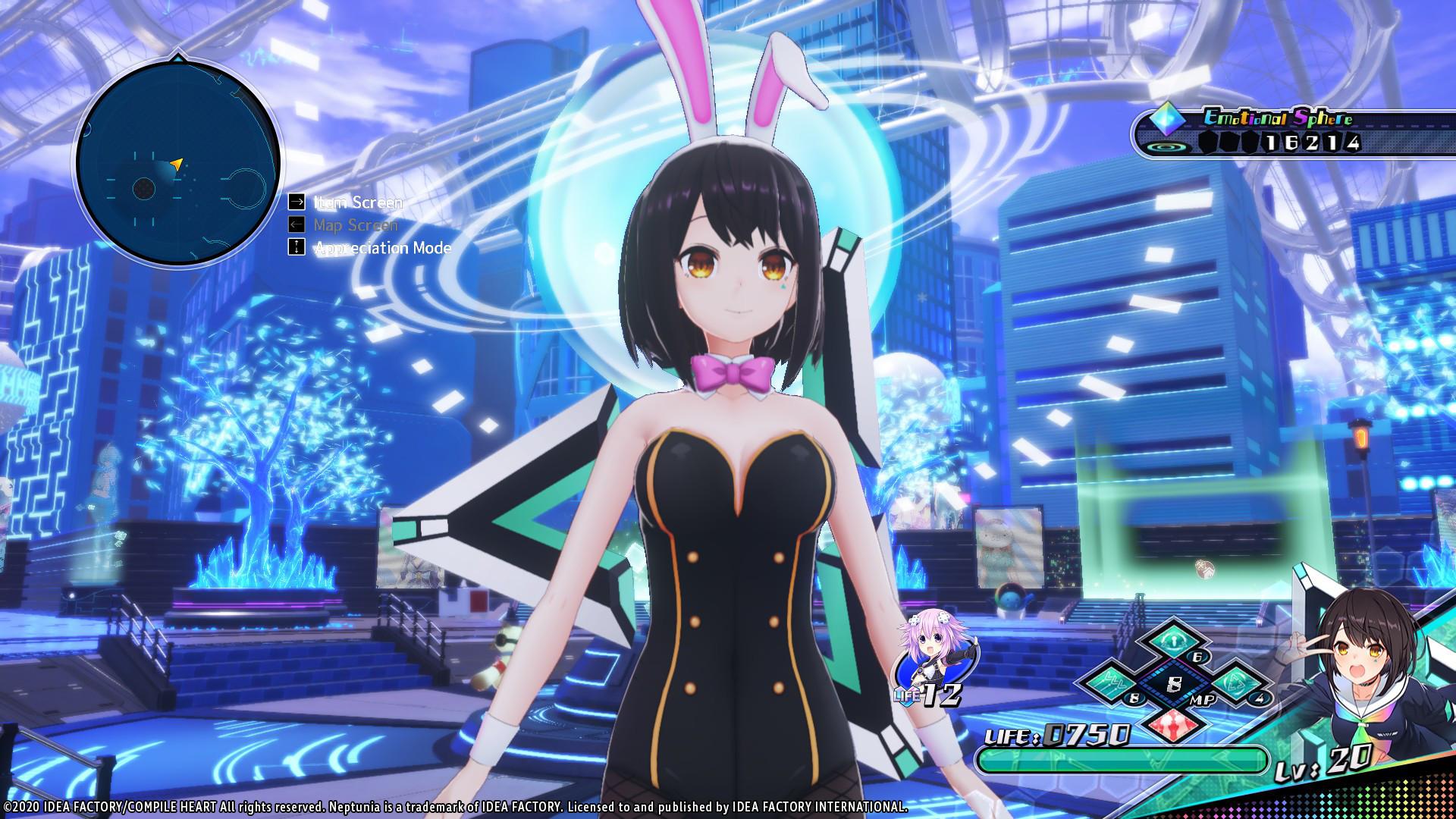Expand the right-arrow prompt for the Item Screen
The height and width of the screenshot is (819, 1456).
point(296,202)
